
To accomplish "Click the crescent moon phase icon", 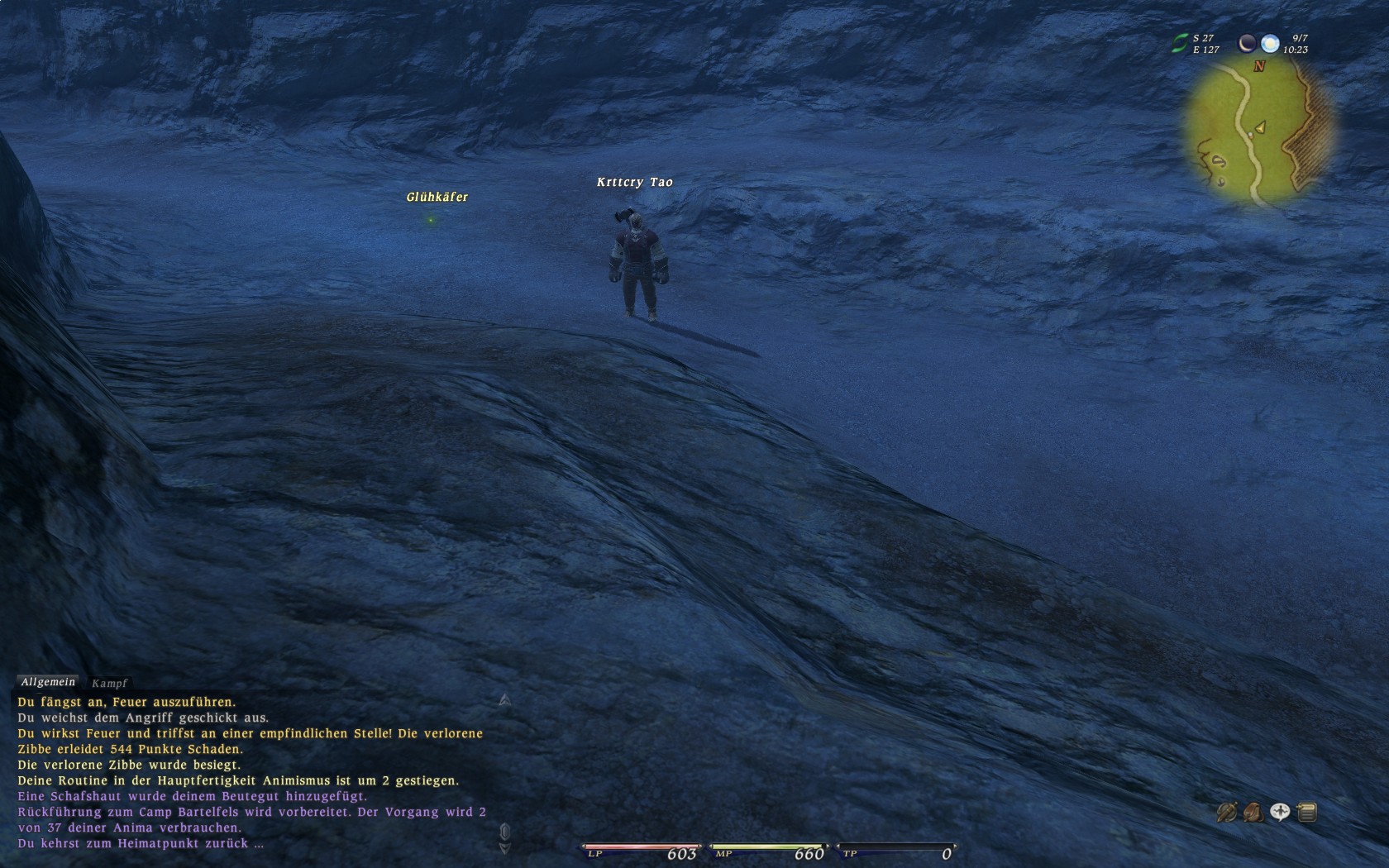I will 1247,43.
